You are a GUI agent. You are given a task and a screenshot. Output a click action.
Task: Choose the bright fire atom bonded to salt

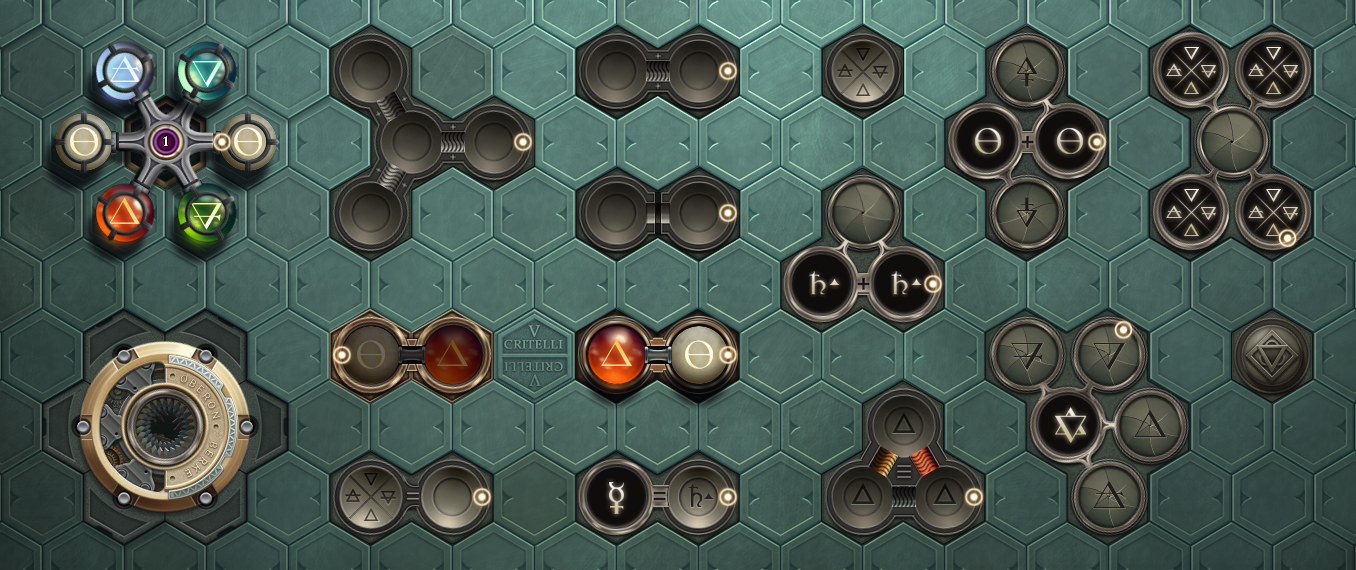click(617, 355)
